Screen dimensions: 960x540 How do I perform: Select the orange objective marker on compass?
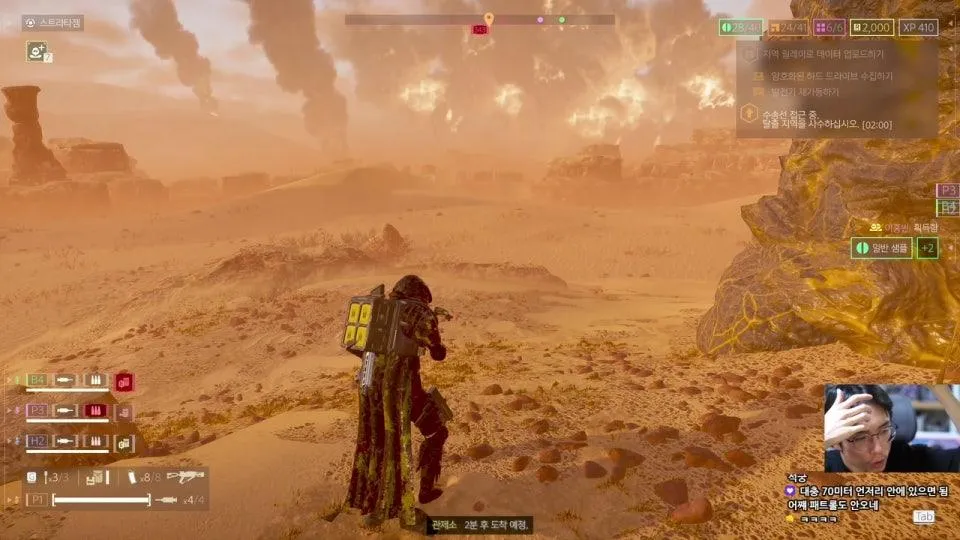[488, 19]
